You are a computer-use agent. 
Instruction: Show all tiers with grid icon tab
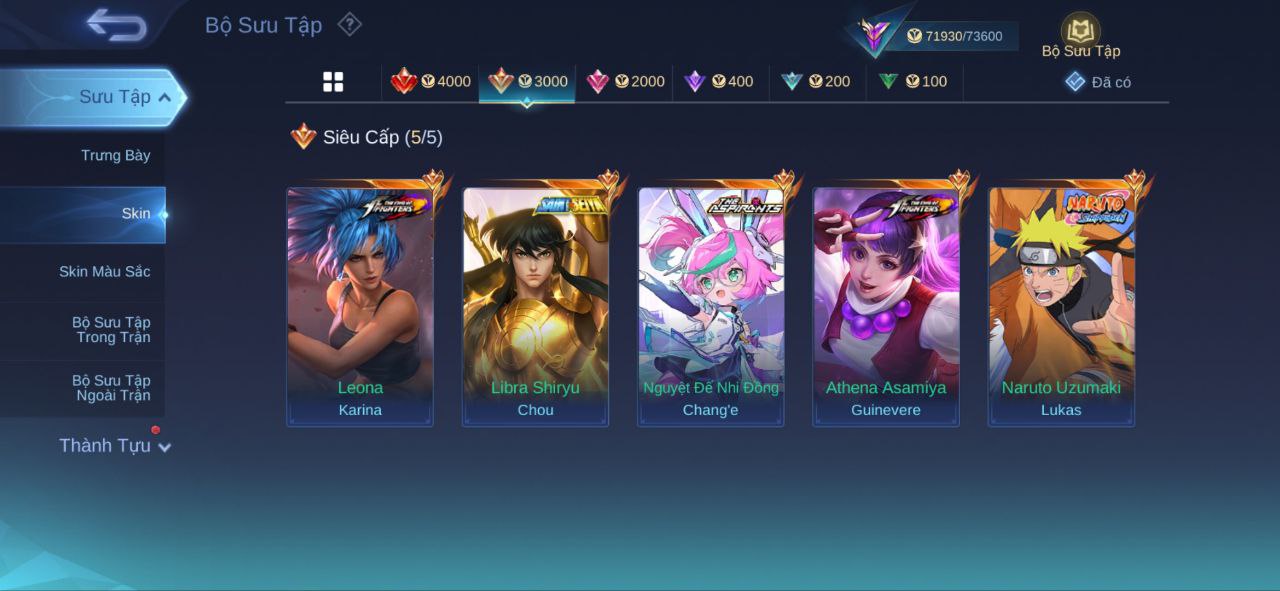click(333, 82)
